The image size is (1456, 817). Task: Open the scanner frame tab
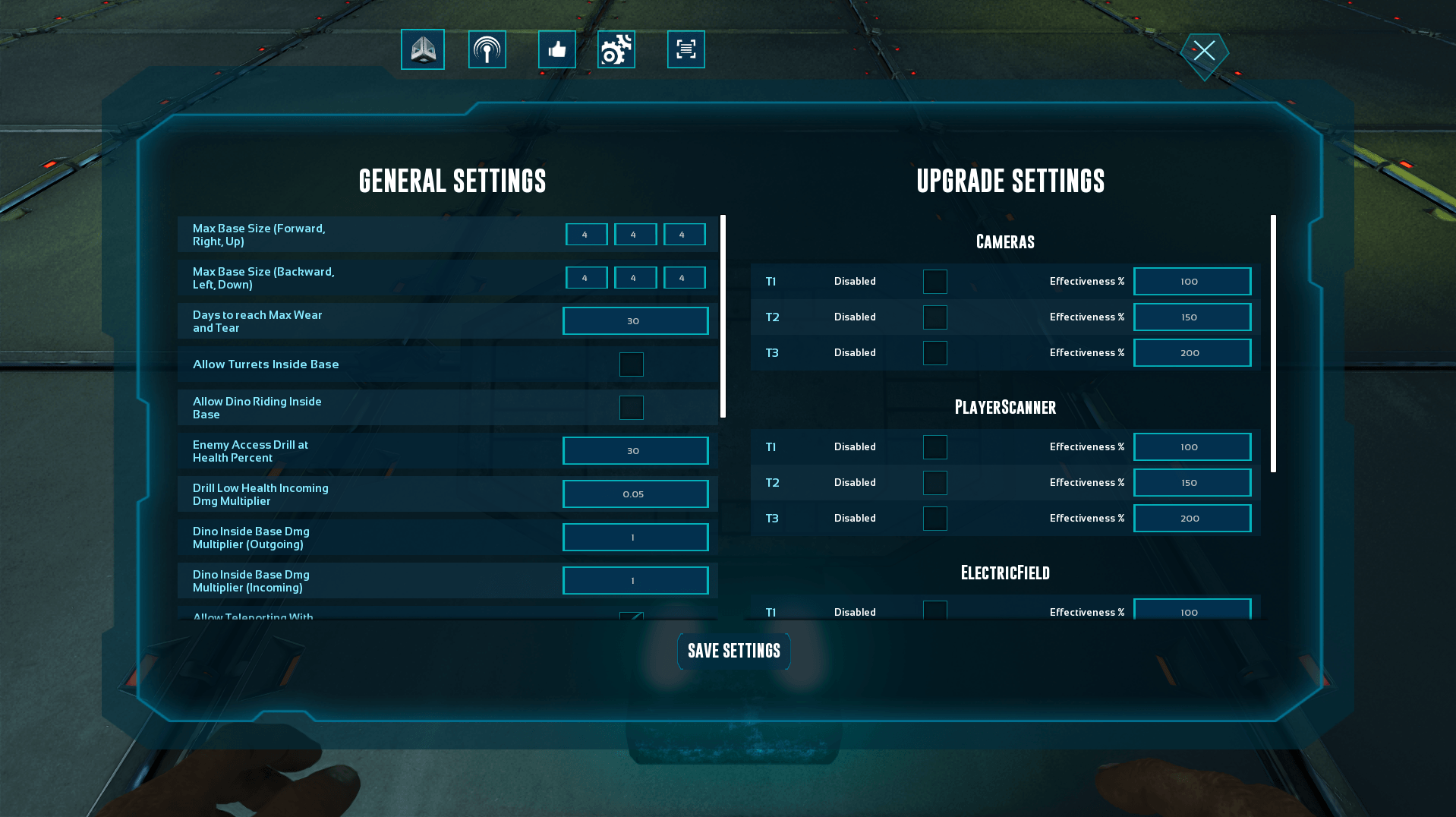tap(686, 49)
